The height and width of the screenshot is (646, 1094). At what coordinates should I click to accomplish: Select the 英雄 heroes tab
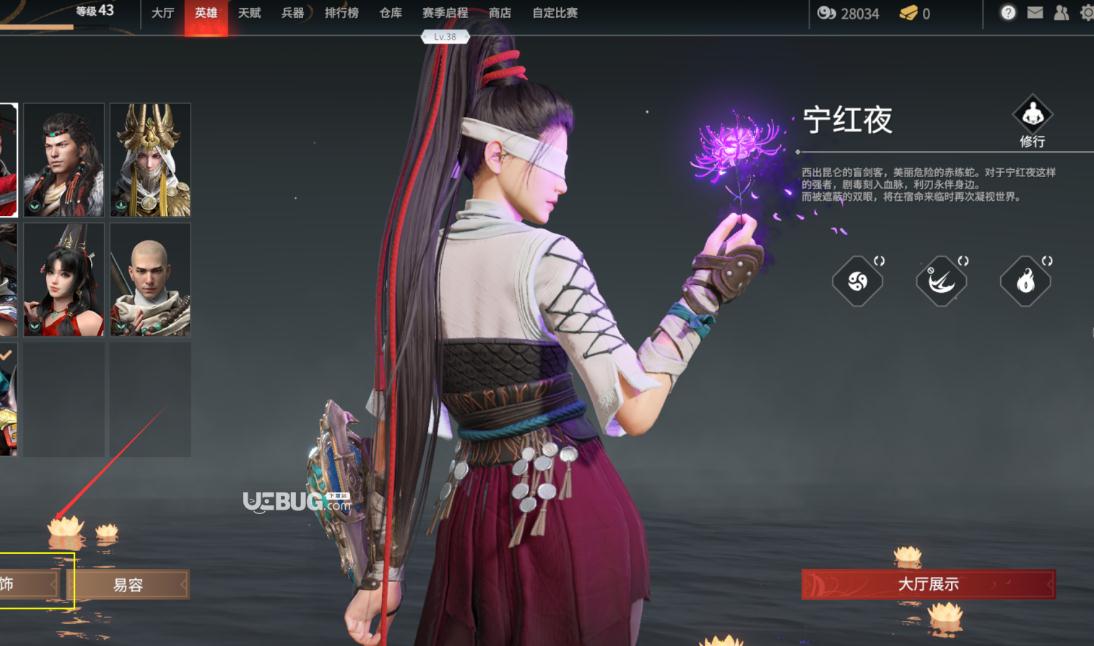[206, 13]
